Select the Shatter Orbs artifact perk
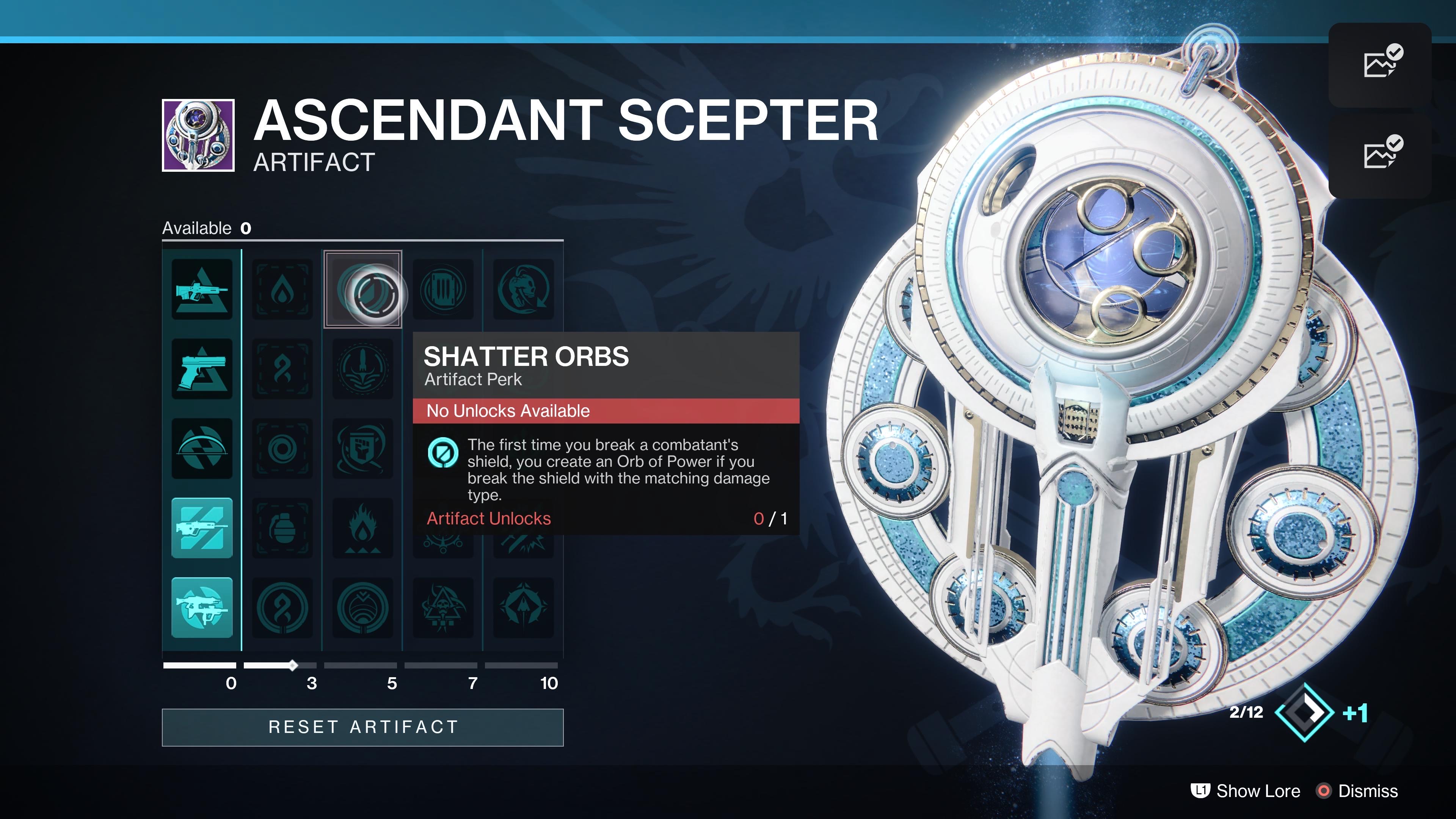Image resolution: width=1456 pixels, height=819 pixels. 362,289
